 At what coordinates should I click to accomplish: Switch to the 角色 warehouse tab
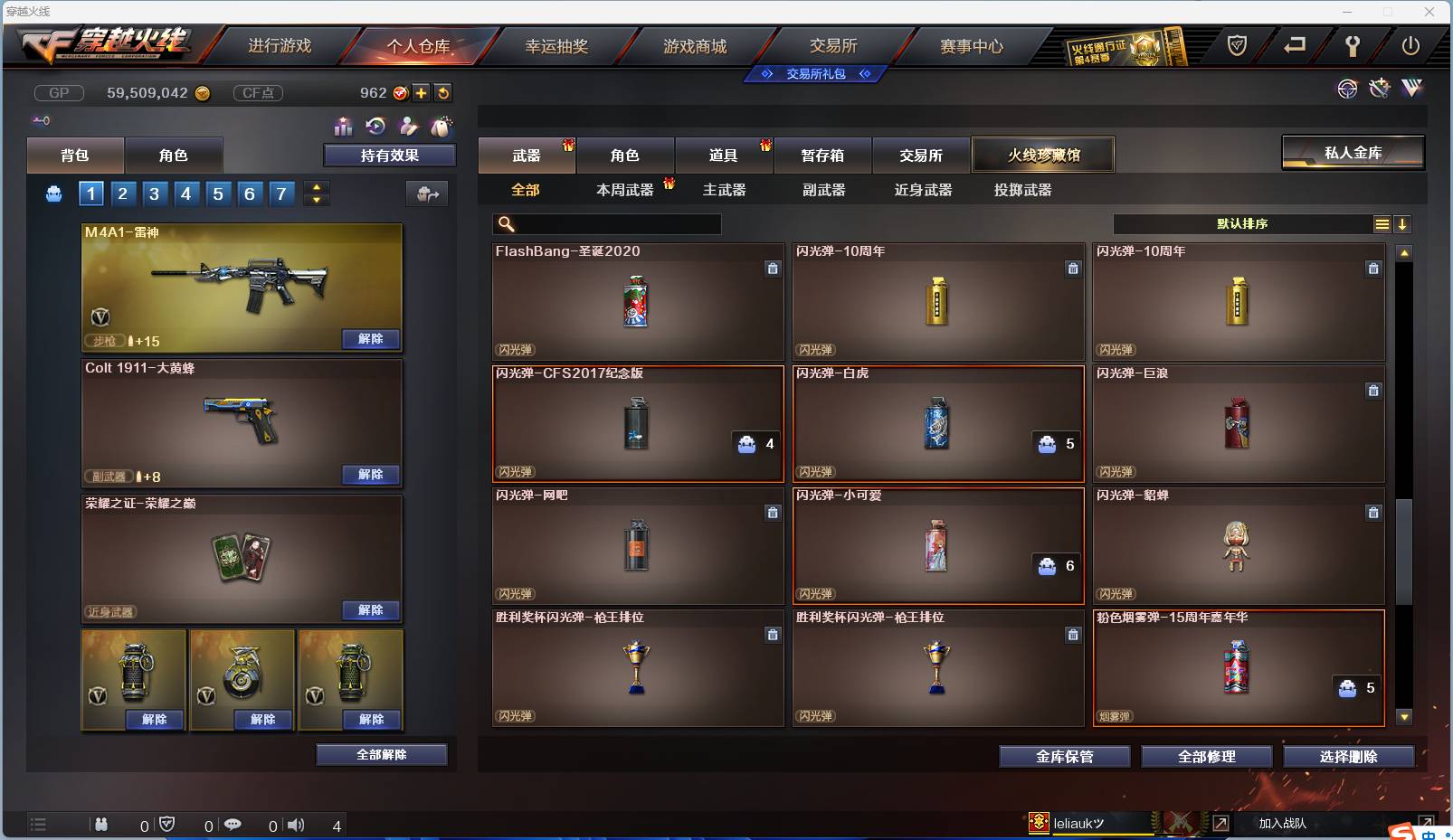[x=626, y=155]
